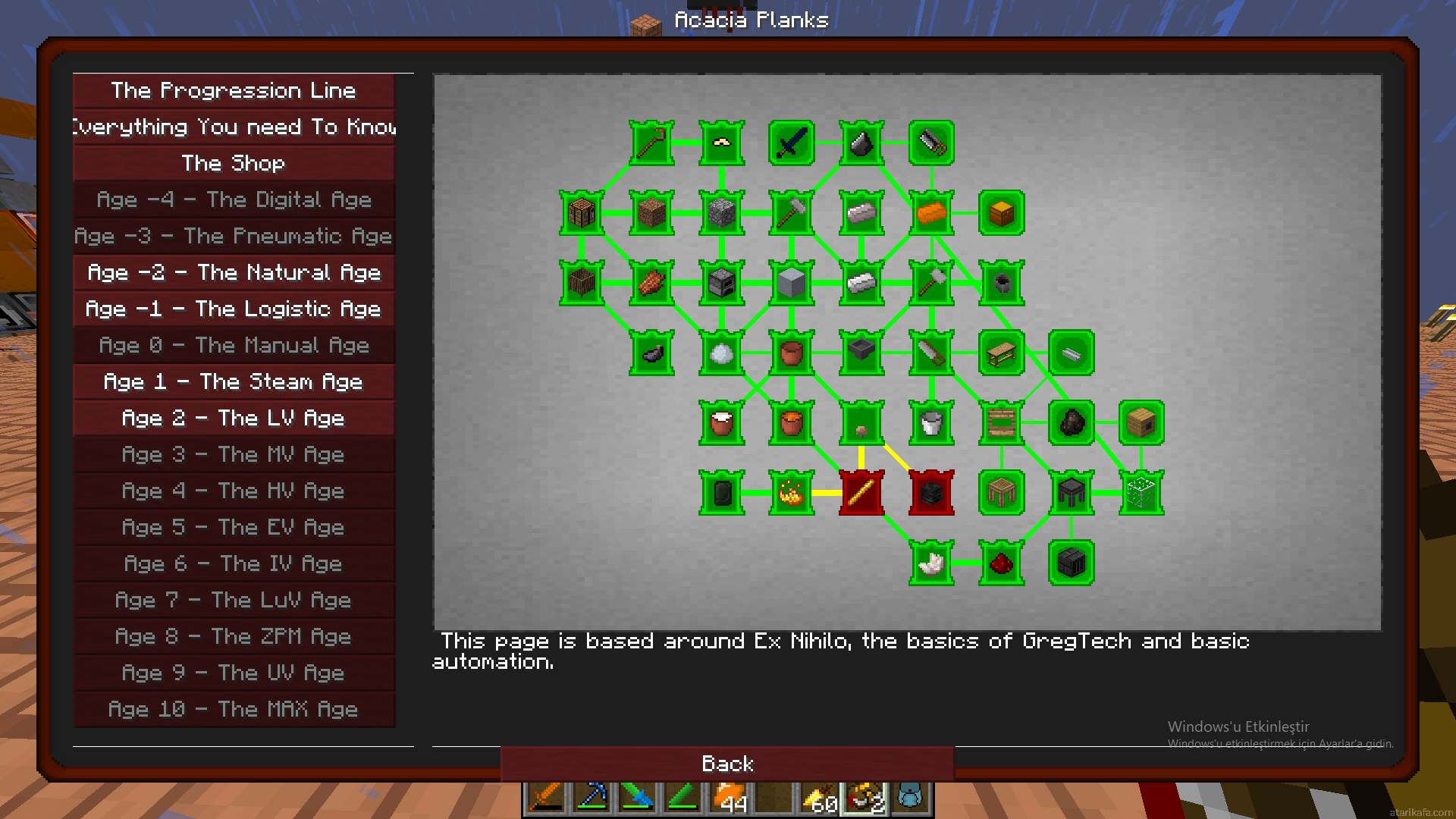Choose the furnace quest node
This screenshot has height=819, width=1456.
click(x=721, y=283)
